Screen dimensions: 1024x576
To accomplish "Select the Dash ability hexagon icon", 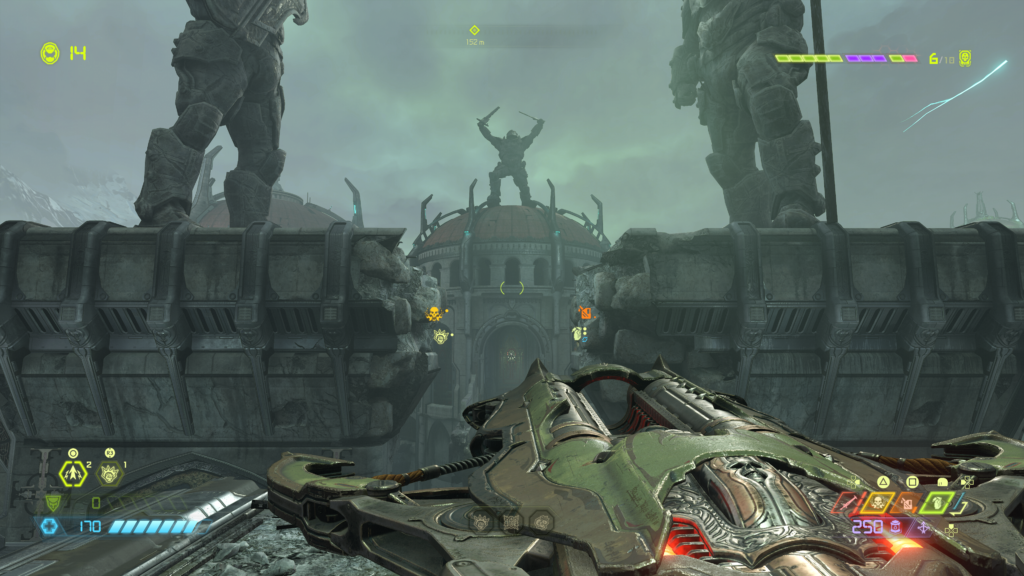I will point(74,473).
